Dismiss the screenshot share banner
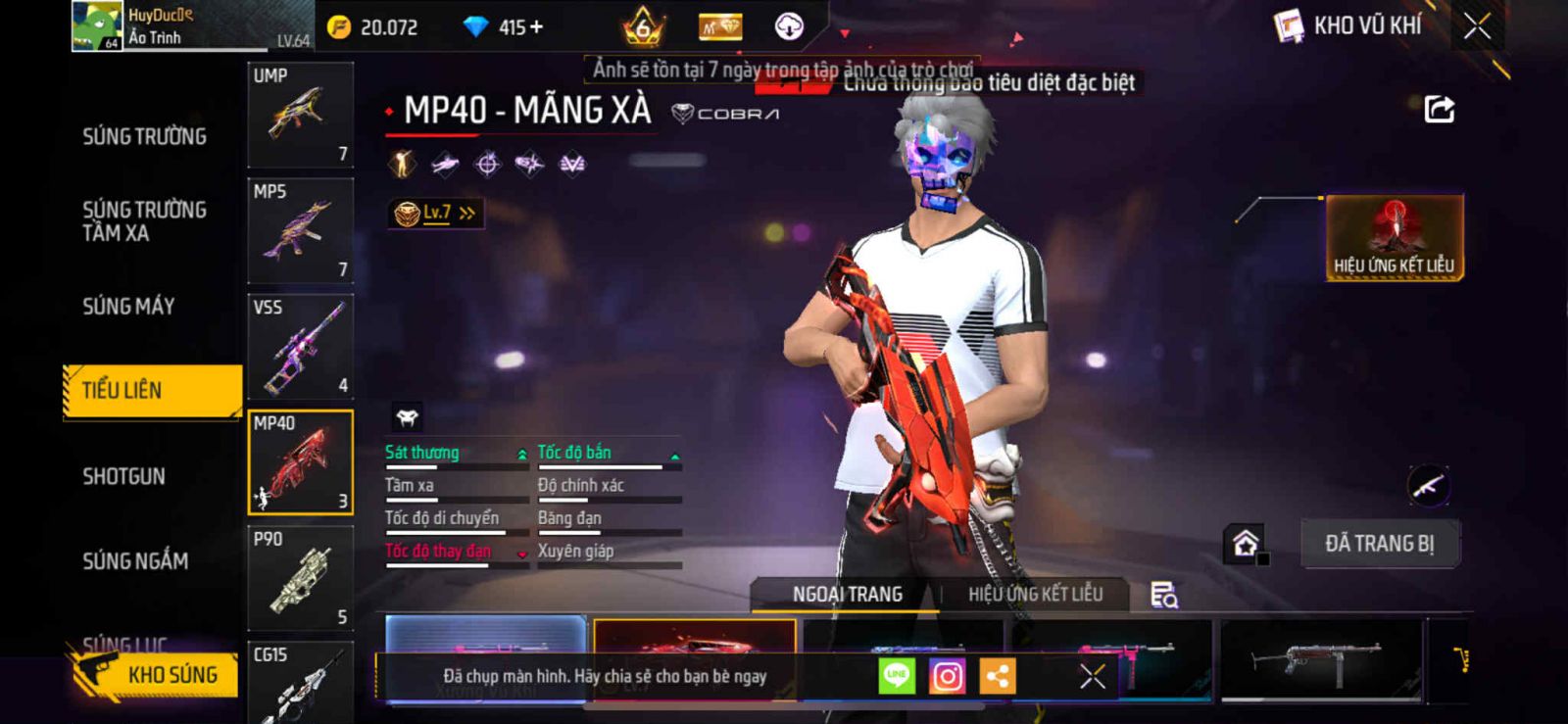Image resolution: width=1568 pixels, height=724 pixels. pyautogui.click(x=1093, y=676)
